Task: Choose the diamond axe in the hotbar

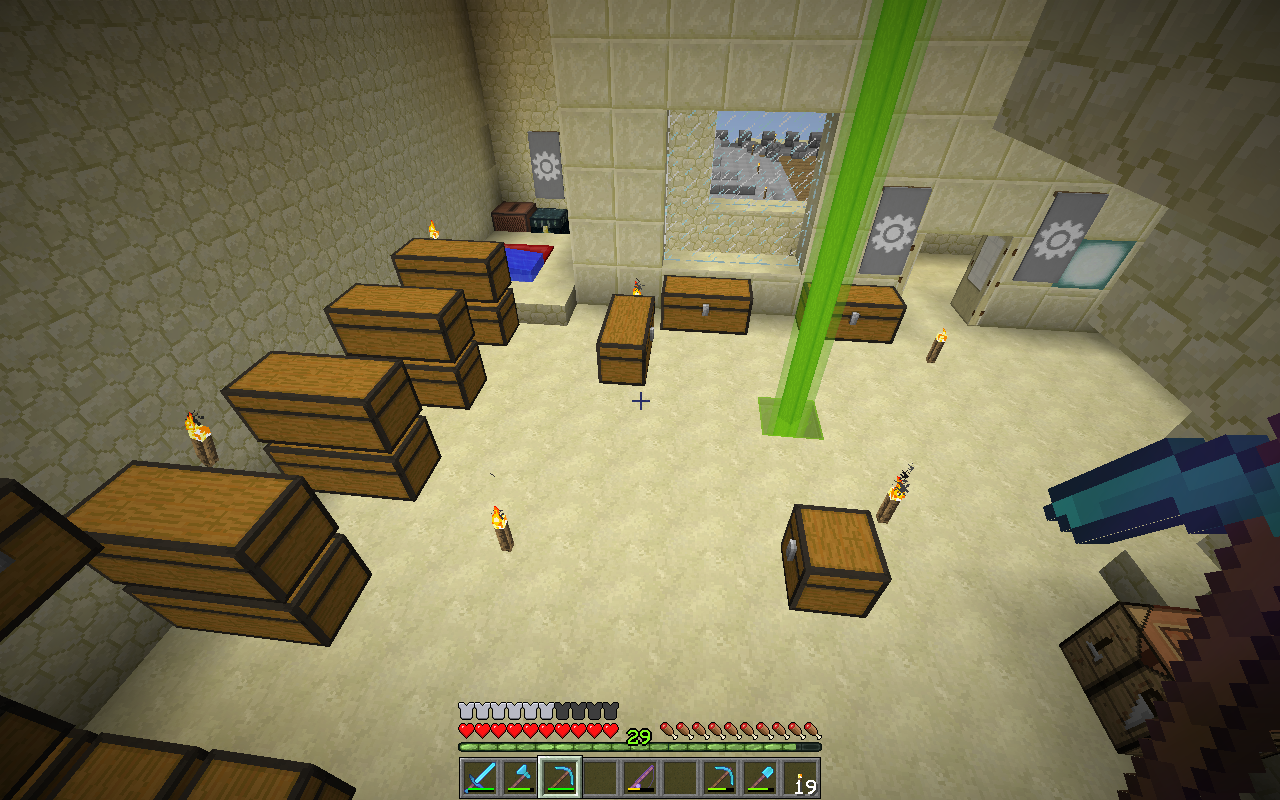Action: pyautogui.click(x=519, y=777)
